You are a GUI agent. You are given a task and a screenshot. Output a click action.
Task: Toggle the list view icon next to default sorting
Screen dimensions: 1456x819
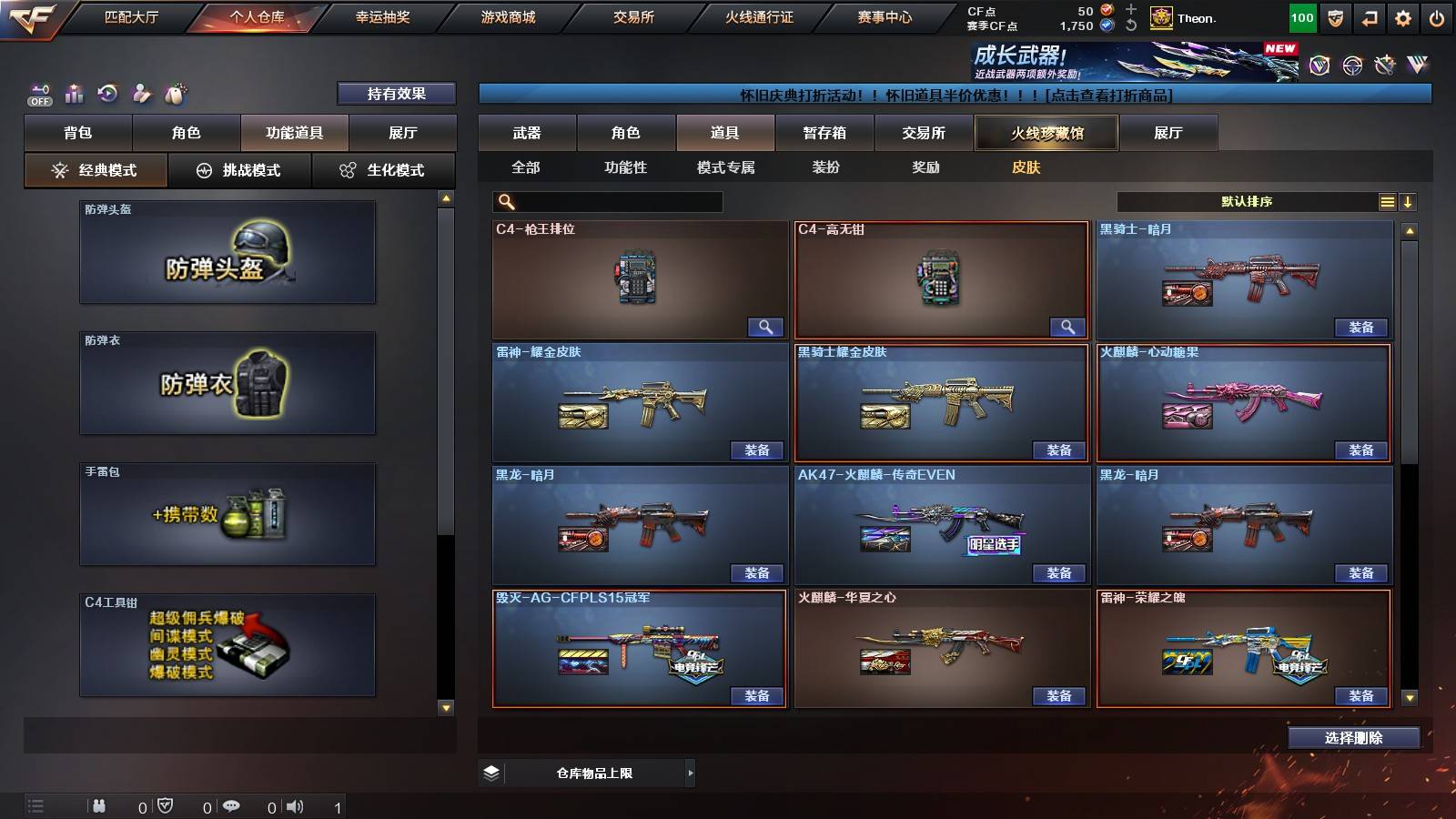point(1386,201)
